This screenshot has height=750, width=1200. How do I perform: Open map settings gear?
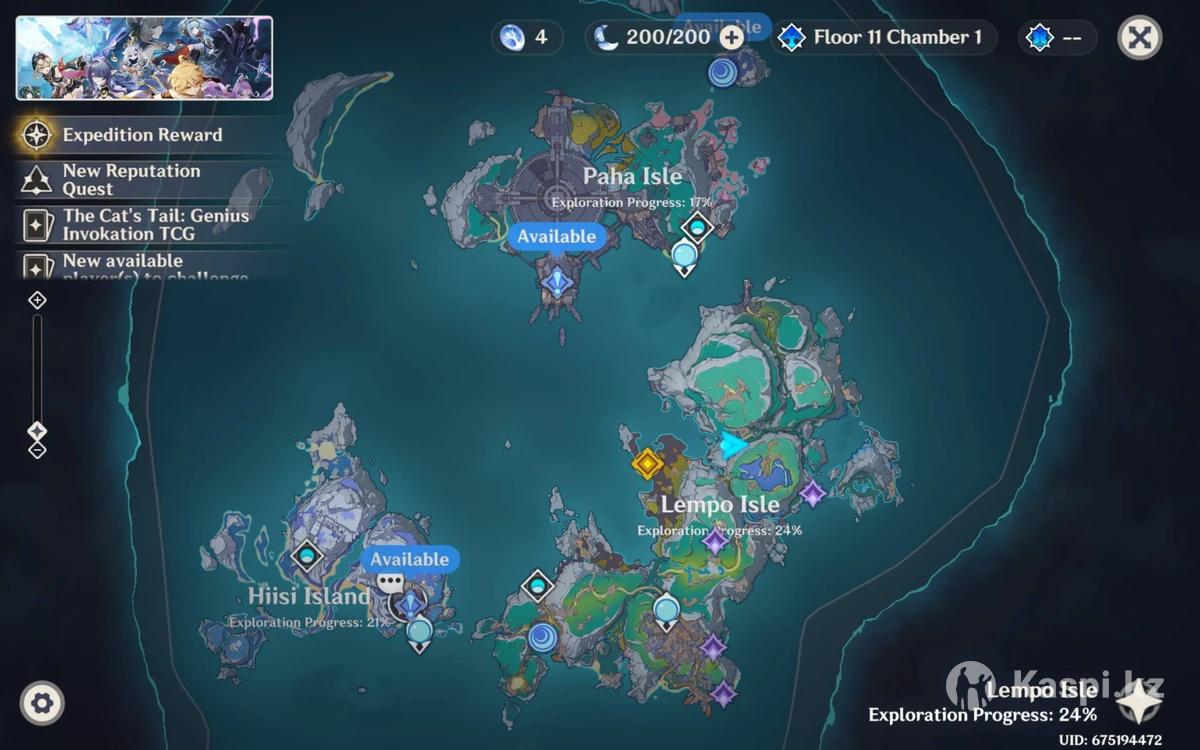click(x=42, y=702)
